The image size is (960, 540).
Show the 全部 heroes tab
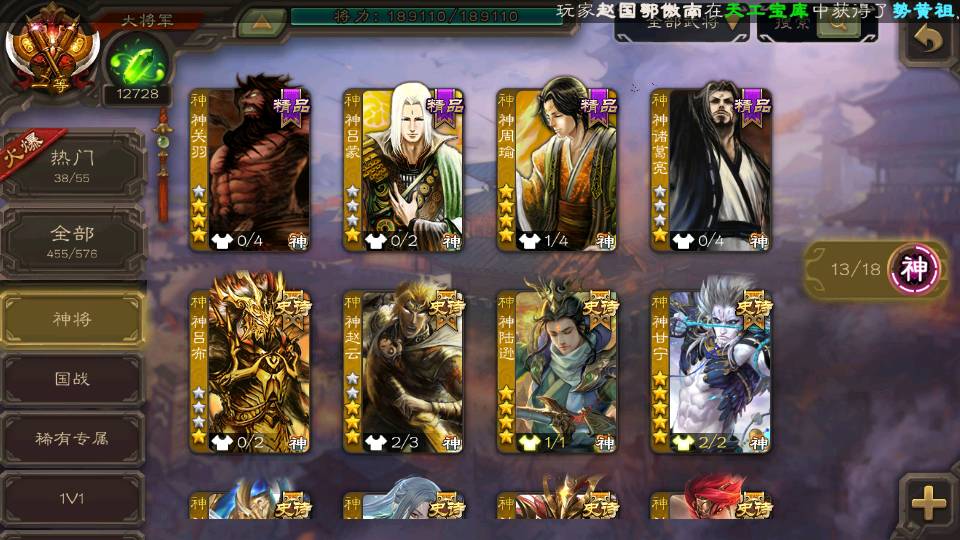[73, 241]
